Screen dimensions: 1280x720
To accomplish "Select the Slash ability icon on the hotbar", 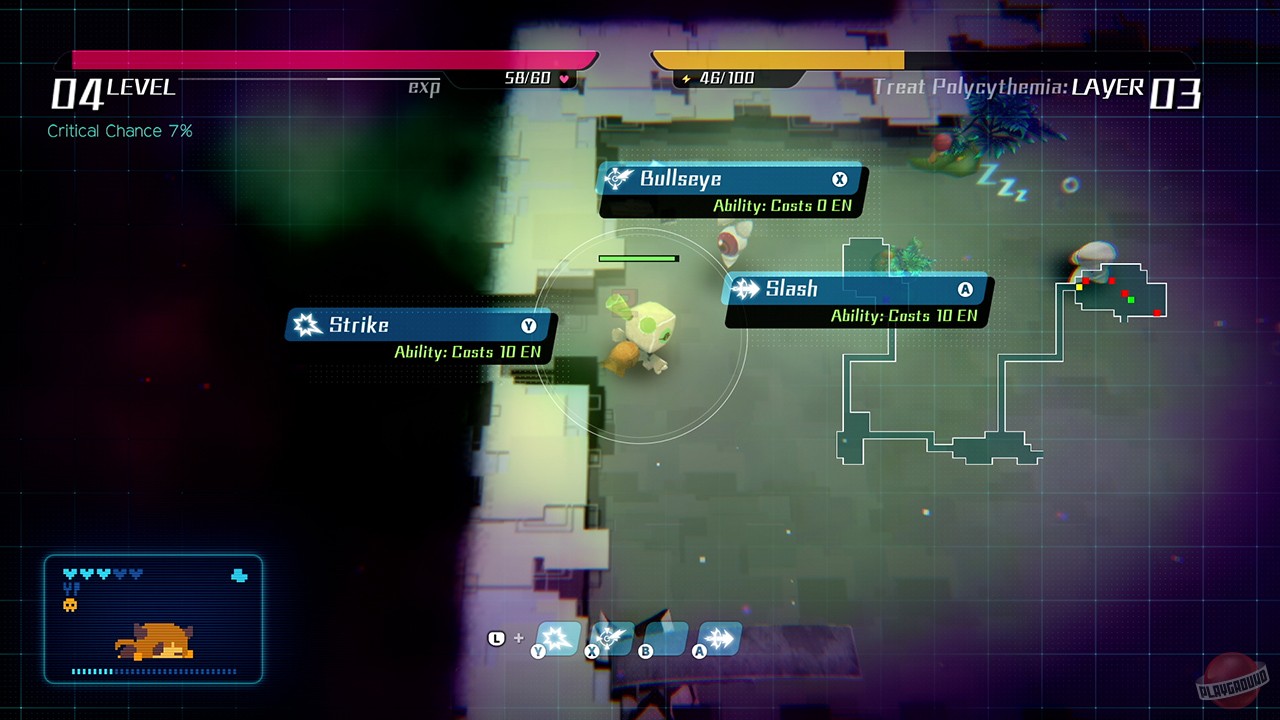I will click(x=720, y=638).
